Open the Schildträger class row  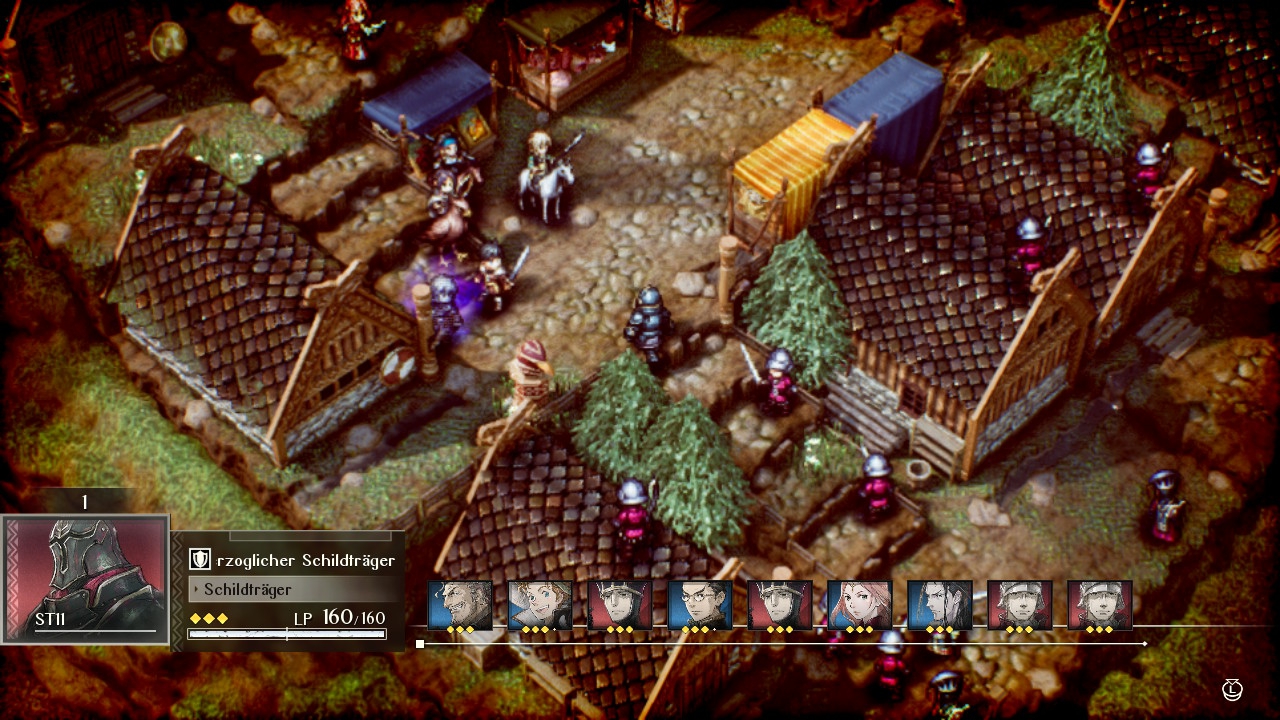pyautogui.click(x=289, y=589)
